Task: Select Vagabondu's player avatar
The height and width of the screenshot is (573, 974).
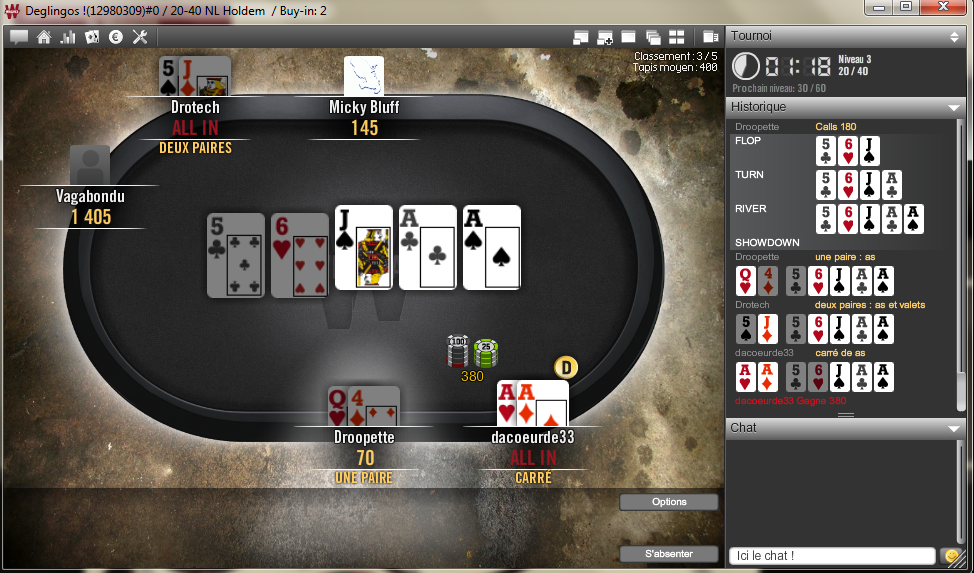Action: point(90,165)
